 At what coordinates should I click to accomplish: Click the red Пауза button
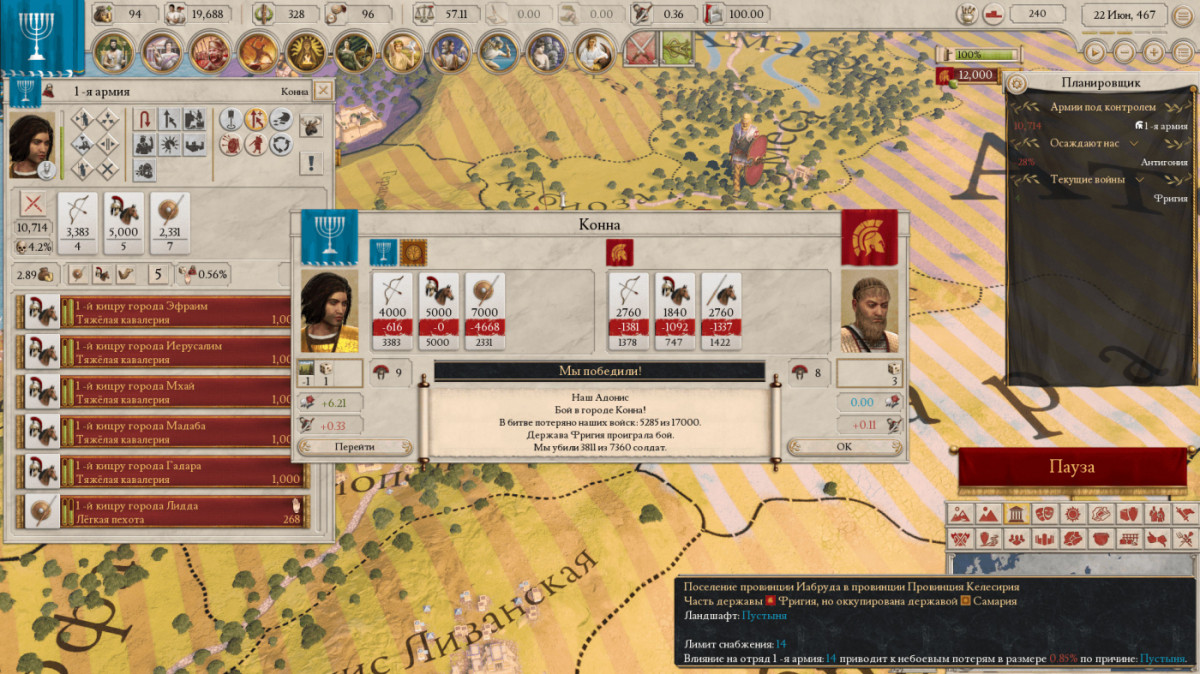click(x=1071, y=468)
